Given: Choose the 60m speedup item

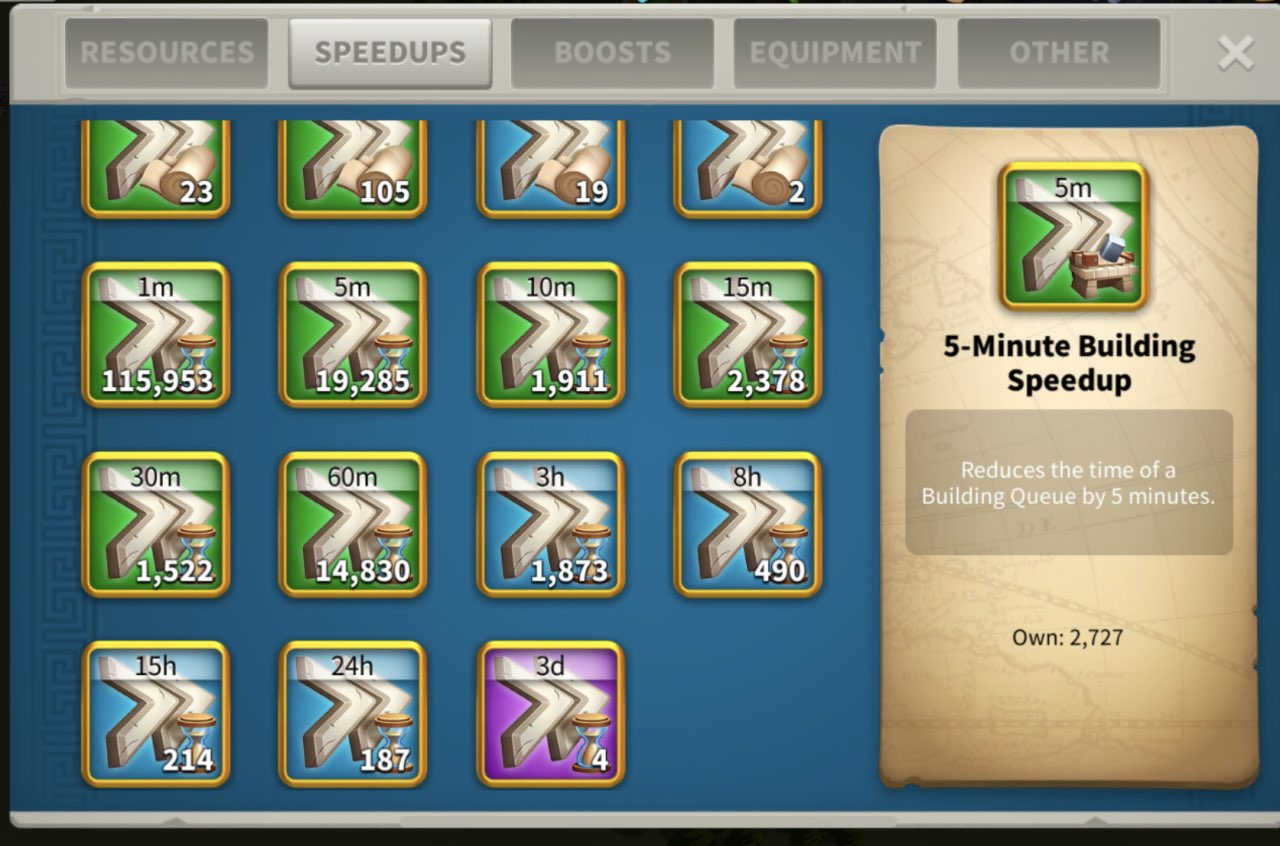Looking at the screenshot, I should pyautogui.click(x=353, y=525).
